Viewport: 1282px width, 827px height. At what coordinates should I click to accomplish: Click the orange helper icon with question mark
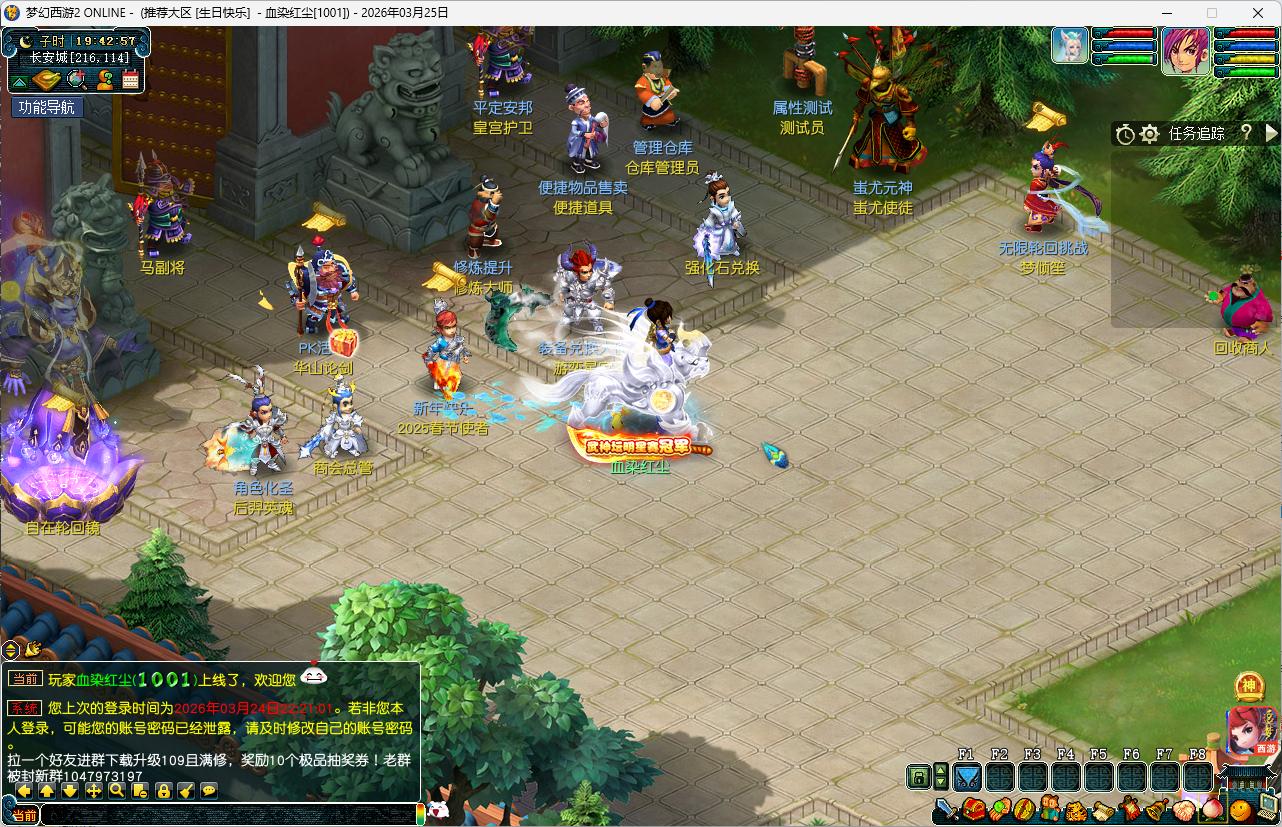tap(104, 81)
